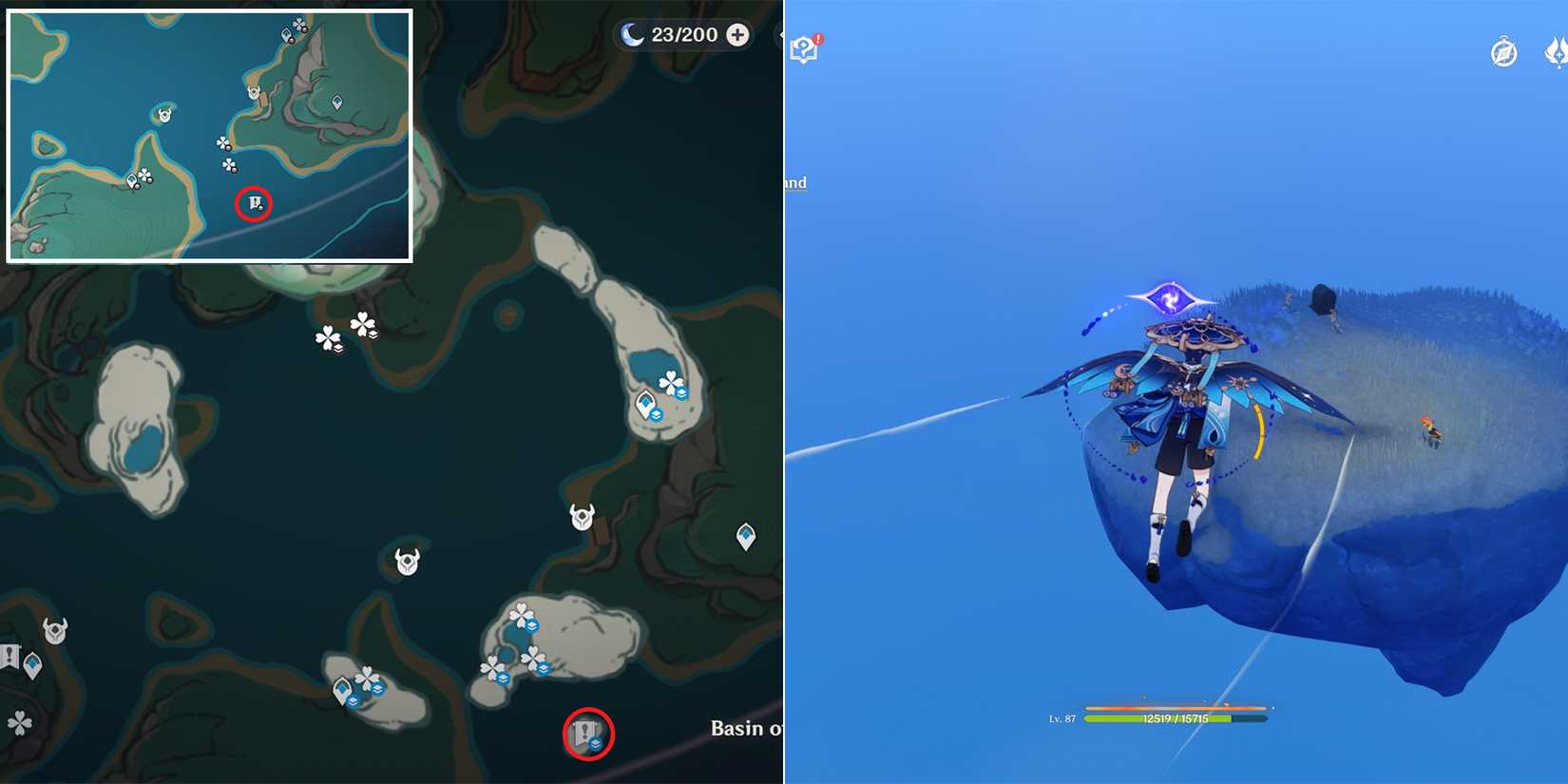Select the teardrop collectible marker on the right
The image size is (1568, 784).
[x=746, y=537]
